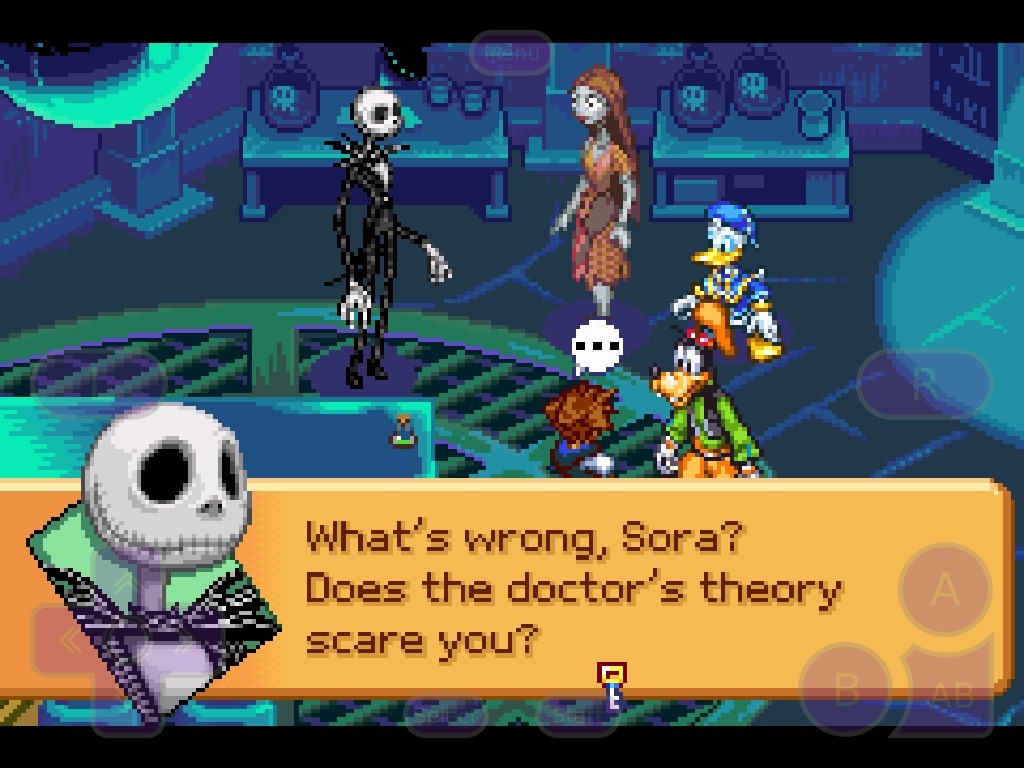Image resolution: width=1024 pixels, height=768 pixels.
Task: Tap the on-screen Select button
Action: pos(444,714)
